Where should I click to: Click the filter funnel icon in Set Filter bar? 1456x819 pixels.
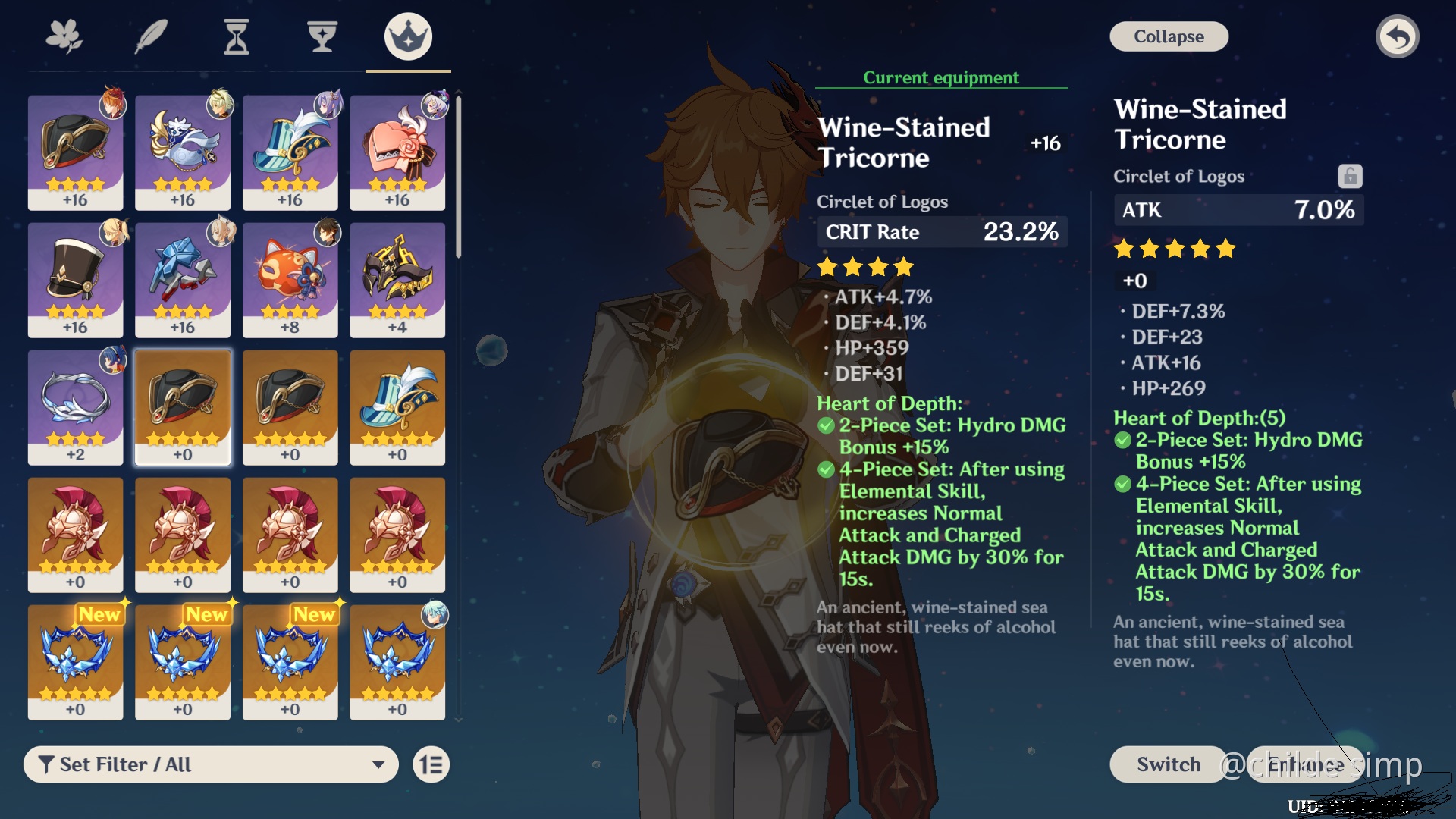tap(48, 764)
